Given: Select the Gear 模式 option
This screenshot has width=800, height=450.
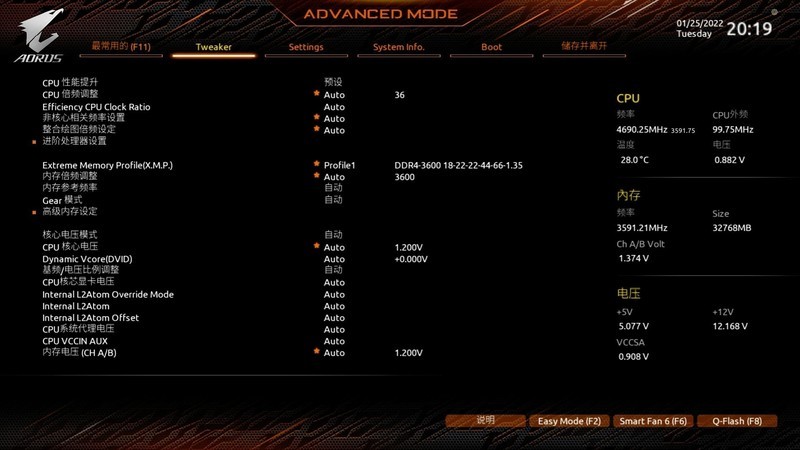Looking at the screenshot, I should coord(62,200).
